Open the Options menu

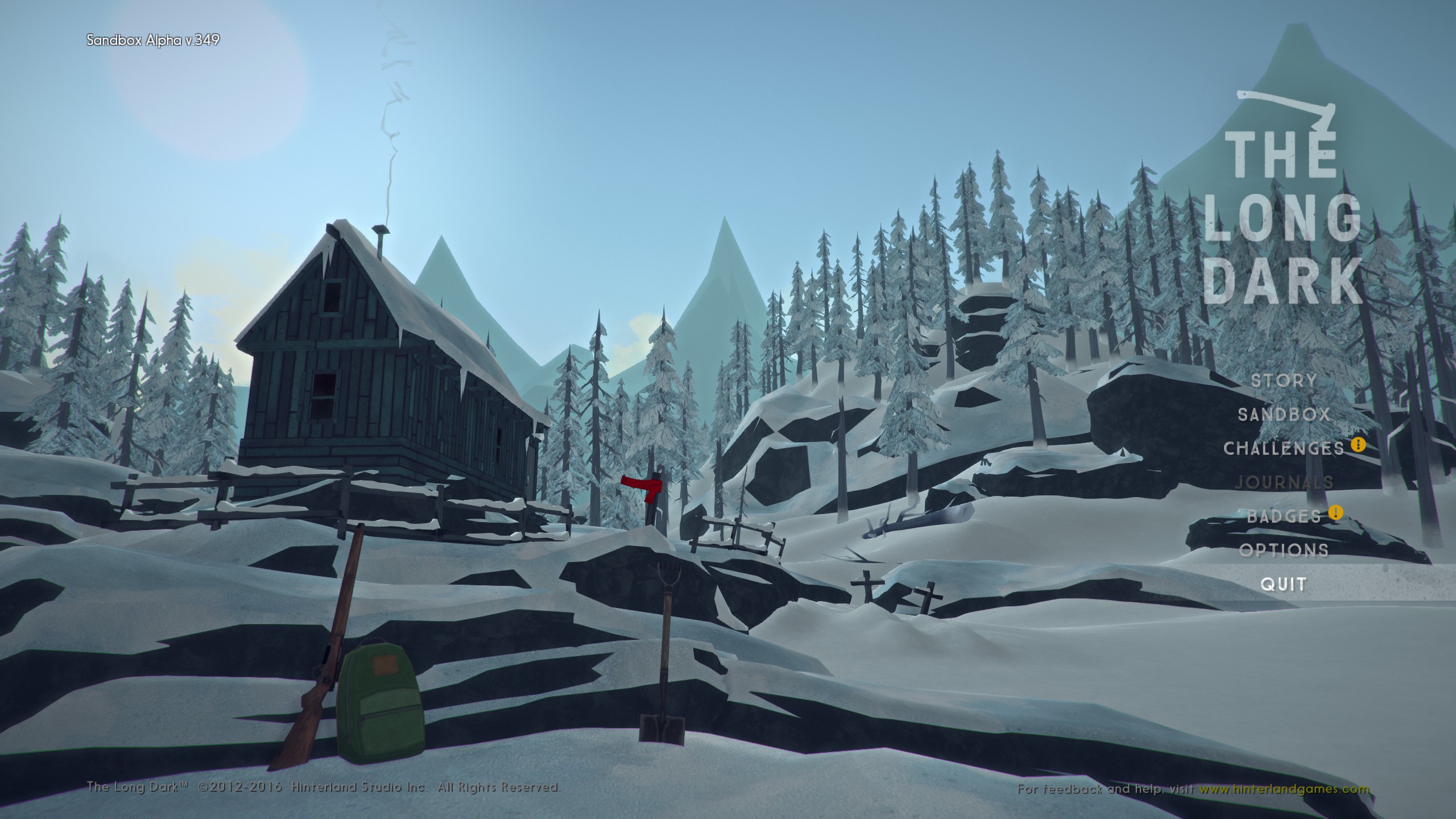(1284, 550)
